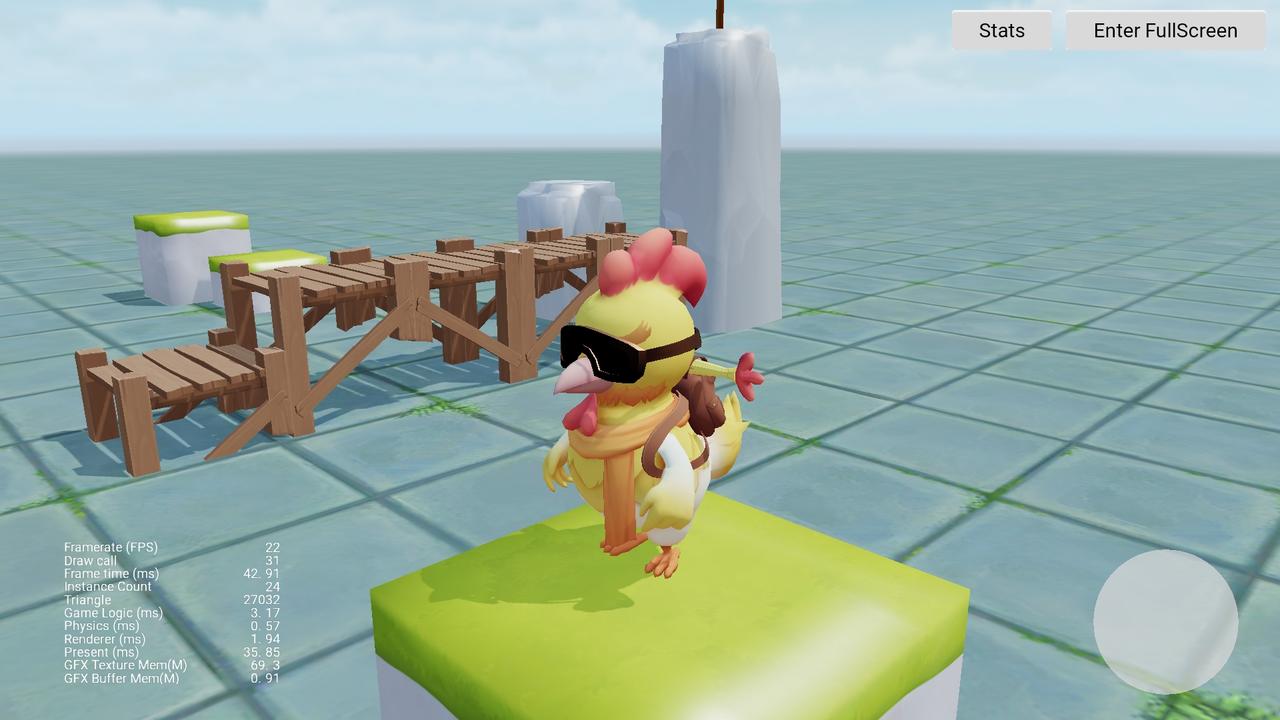Select the chicken character wearing sunglasses
The image size is (1280, 720).
click(x=640, y=420)
